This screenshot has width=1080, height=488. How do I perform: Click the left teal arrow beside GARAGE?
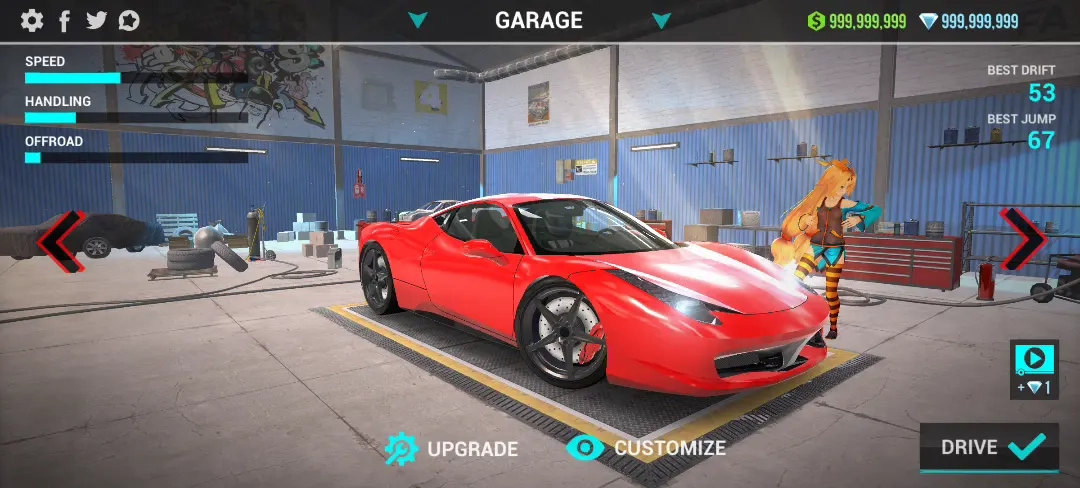418,20
